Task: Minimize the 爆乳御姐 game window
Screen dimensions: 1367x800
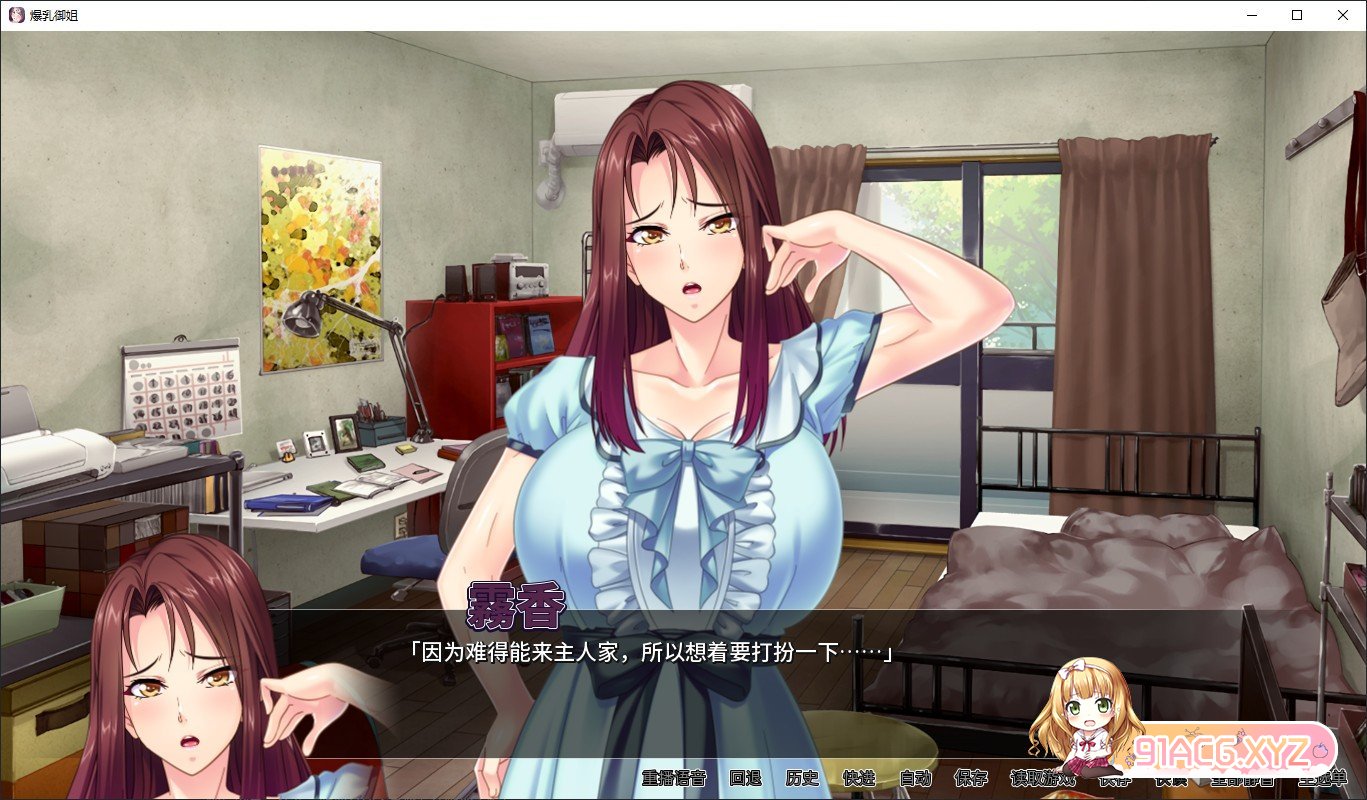Action: (1251, 15)
